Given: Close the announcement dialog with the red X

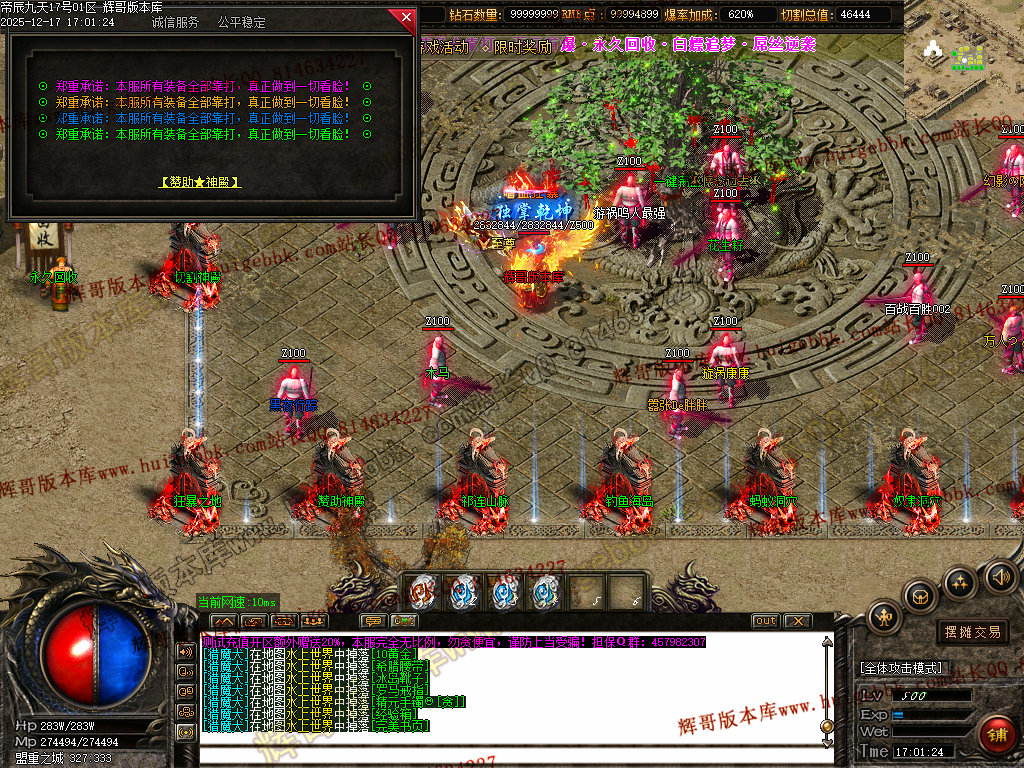Looking at the screenshot, I should click(x=404, y=18).
